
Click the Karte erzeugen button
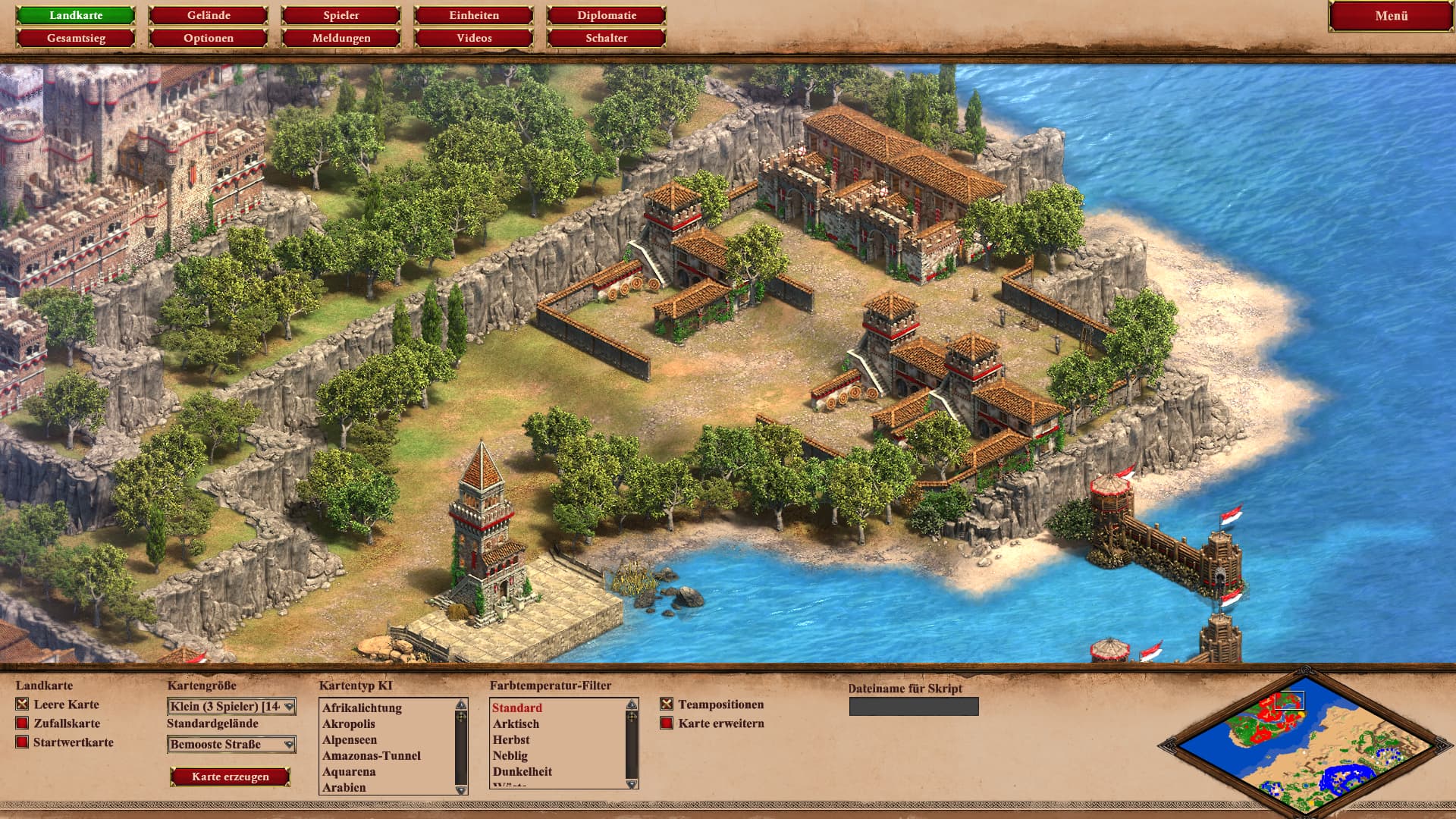click(x=231, y=777)
